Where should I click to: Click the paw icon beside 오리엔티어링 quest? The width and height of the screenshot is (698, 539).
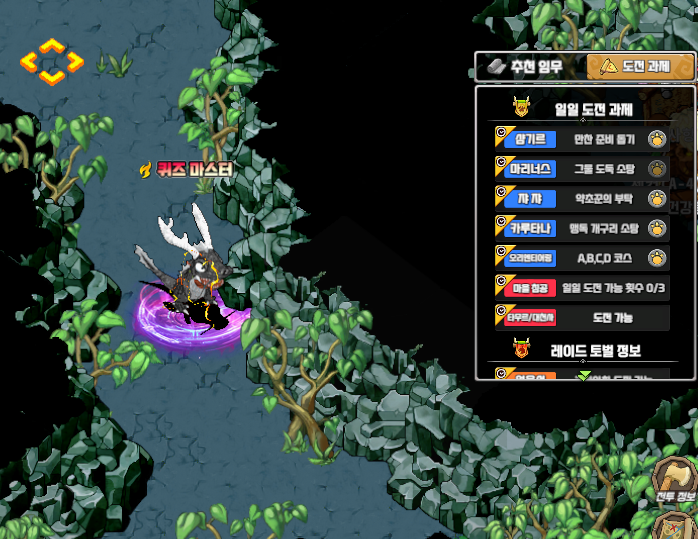tap(656, 258)
